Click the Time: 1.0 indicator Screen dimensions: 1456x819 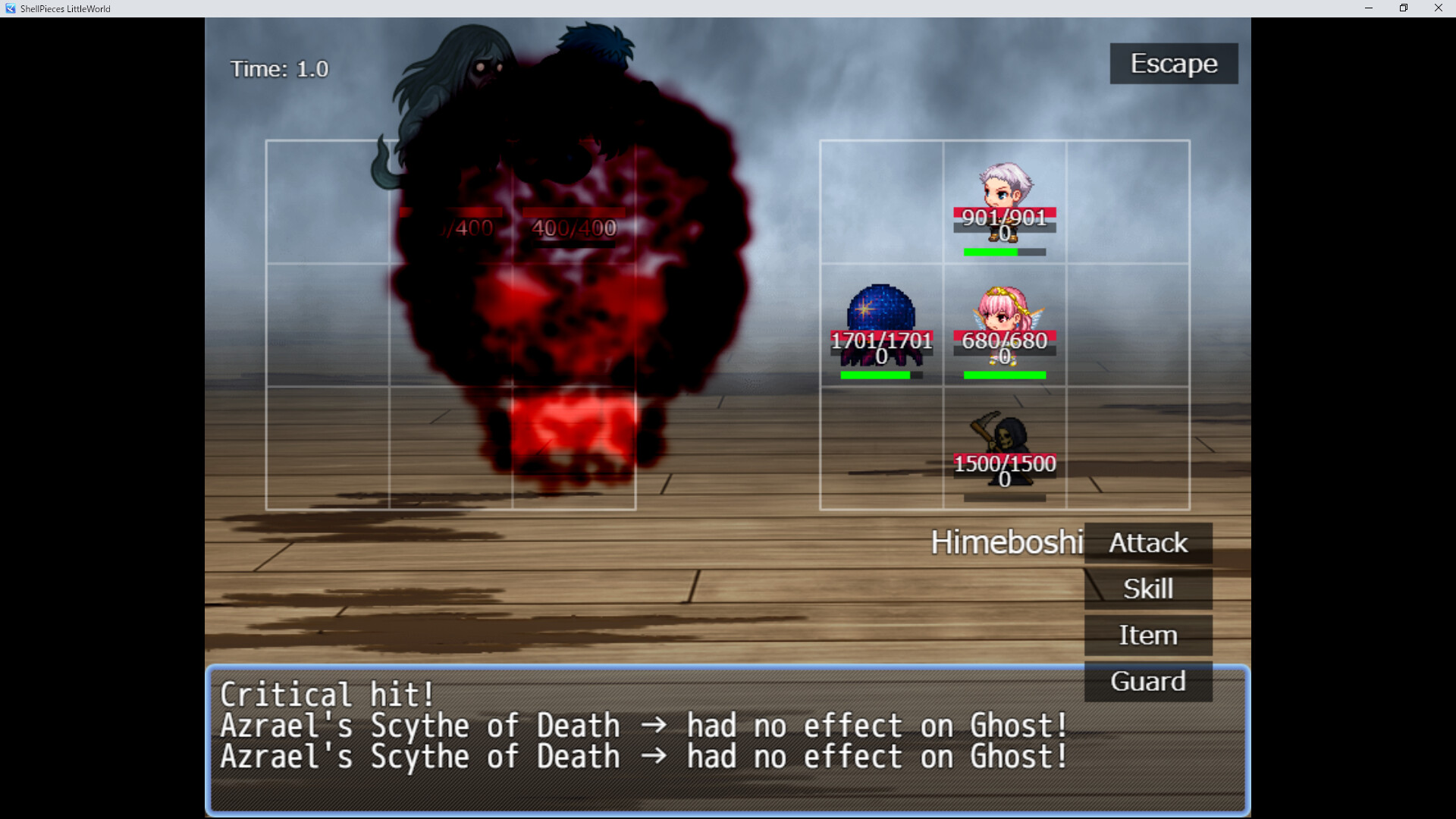click(279, 68)
